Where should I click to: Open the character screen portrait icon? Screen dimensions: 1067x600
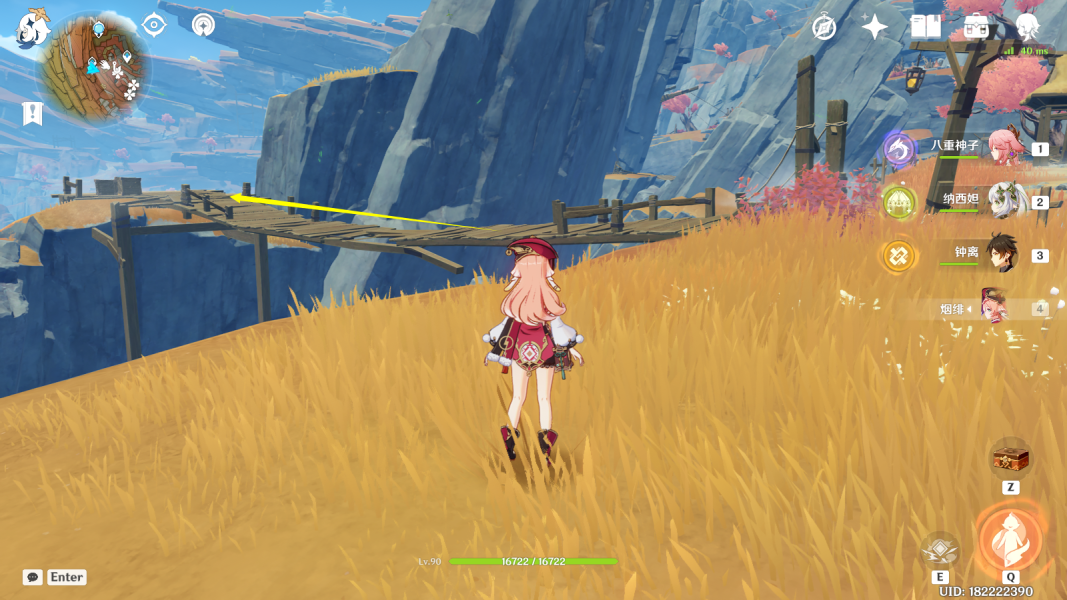tap(1027, 27)
